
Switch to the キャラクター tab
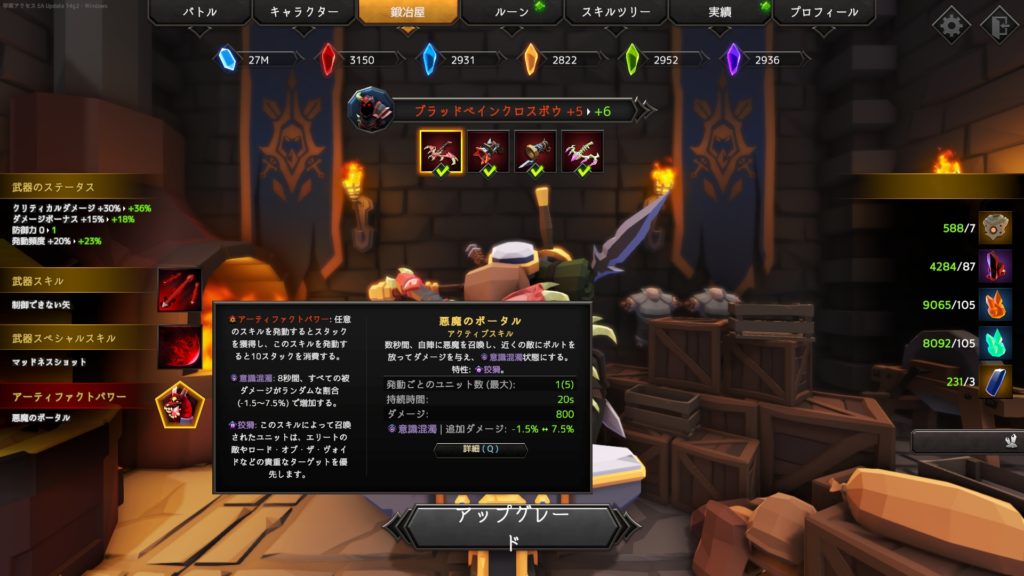pyautogui.click(x=304, y=13)
